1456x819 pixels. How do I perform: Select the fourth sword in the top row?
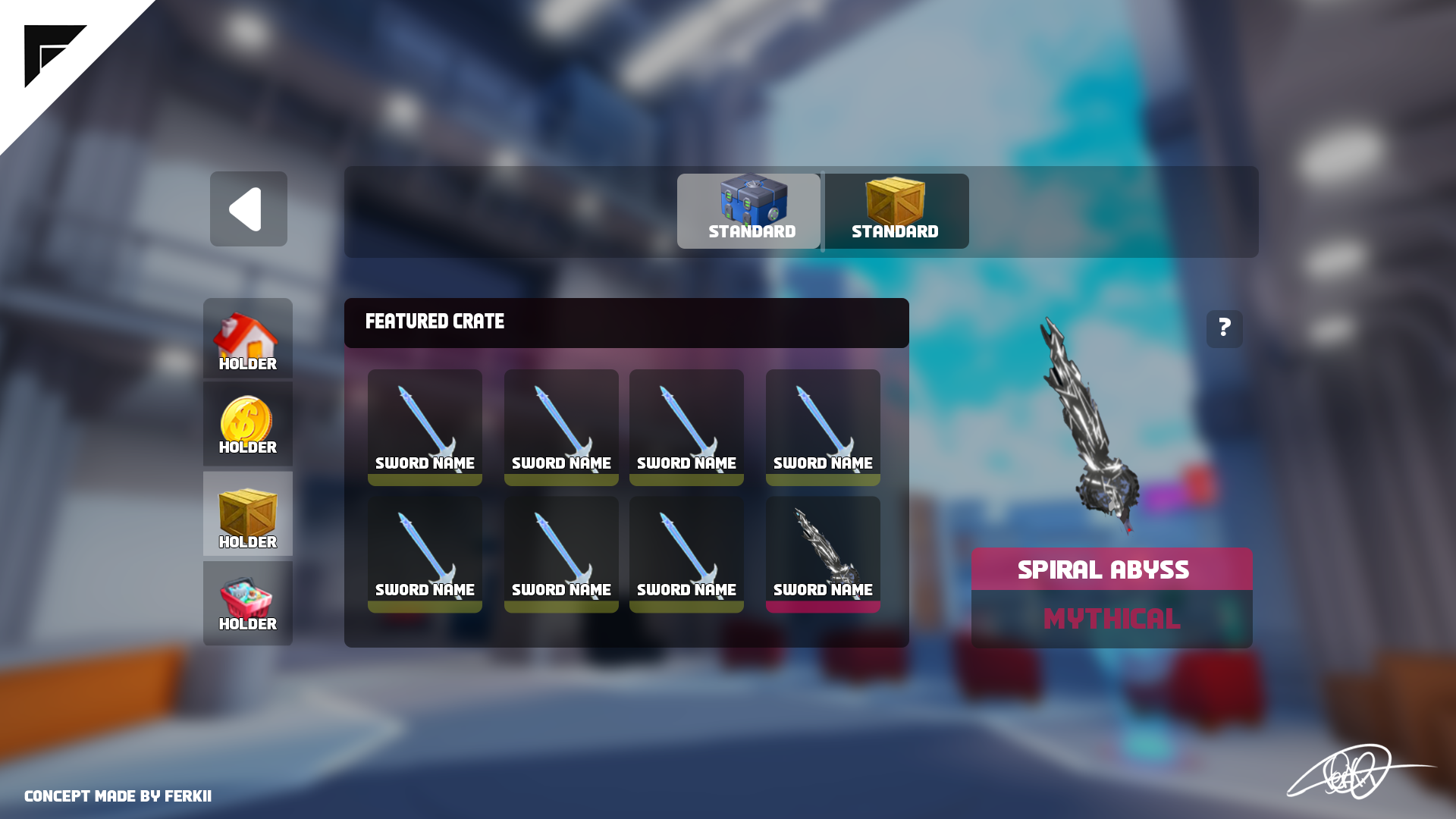(823, 425)
